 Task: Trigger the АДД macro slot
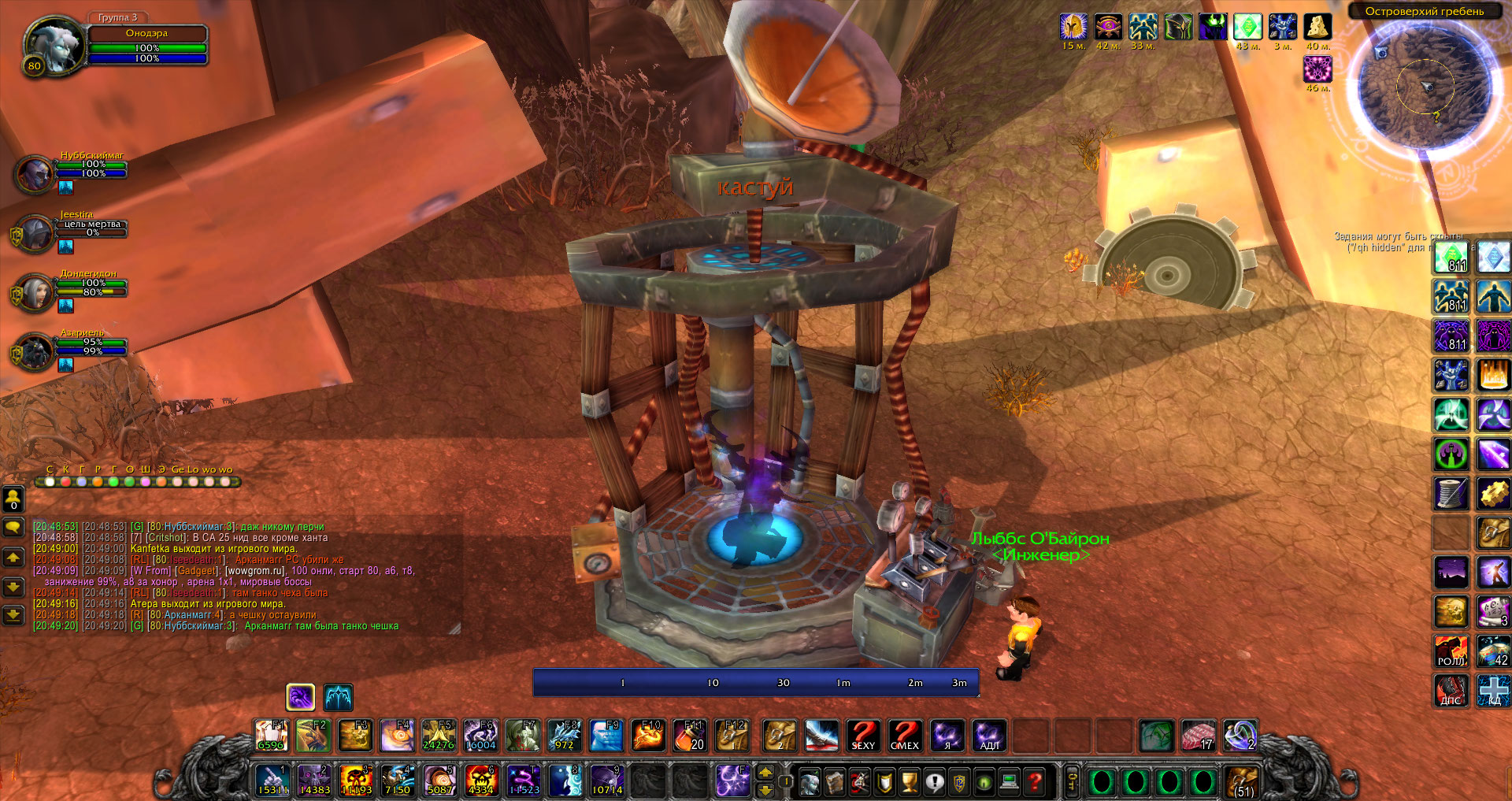pyautogui.click(x=989, y=736)
